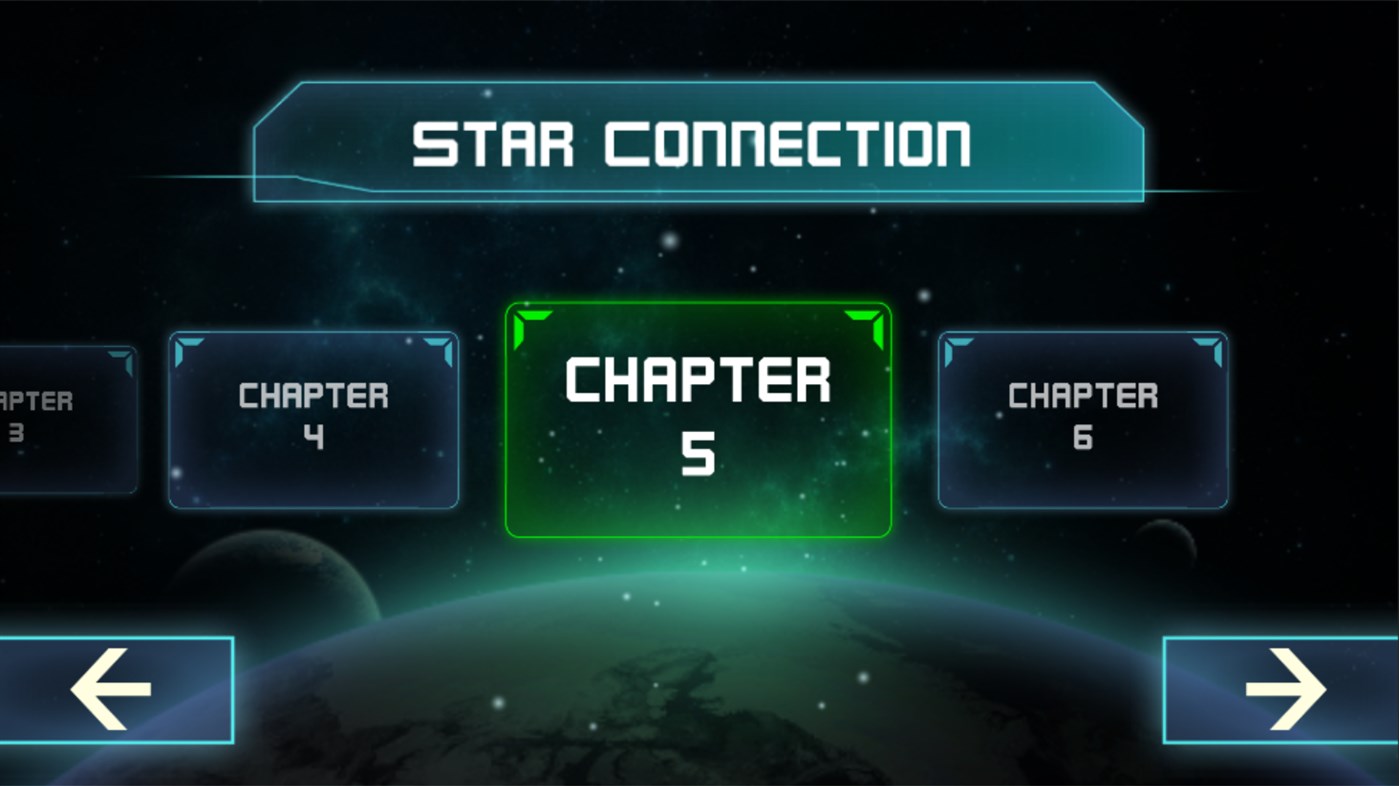Viewport: 1399px width, 786px height.
Task: Select the highlighted Chapter 5 card
Action: (x=697, y=418)
